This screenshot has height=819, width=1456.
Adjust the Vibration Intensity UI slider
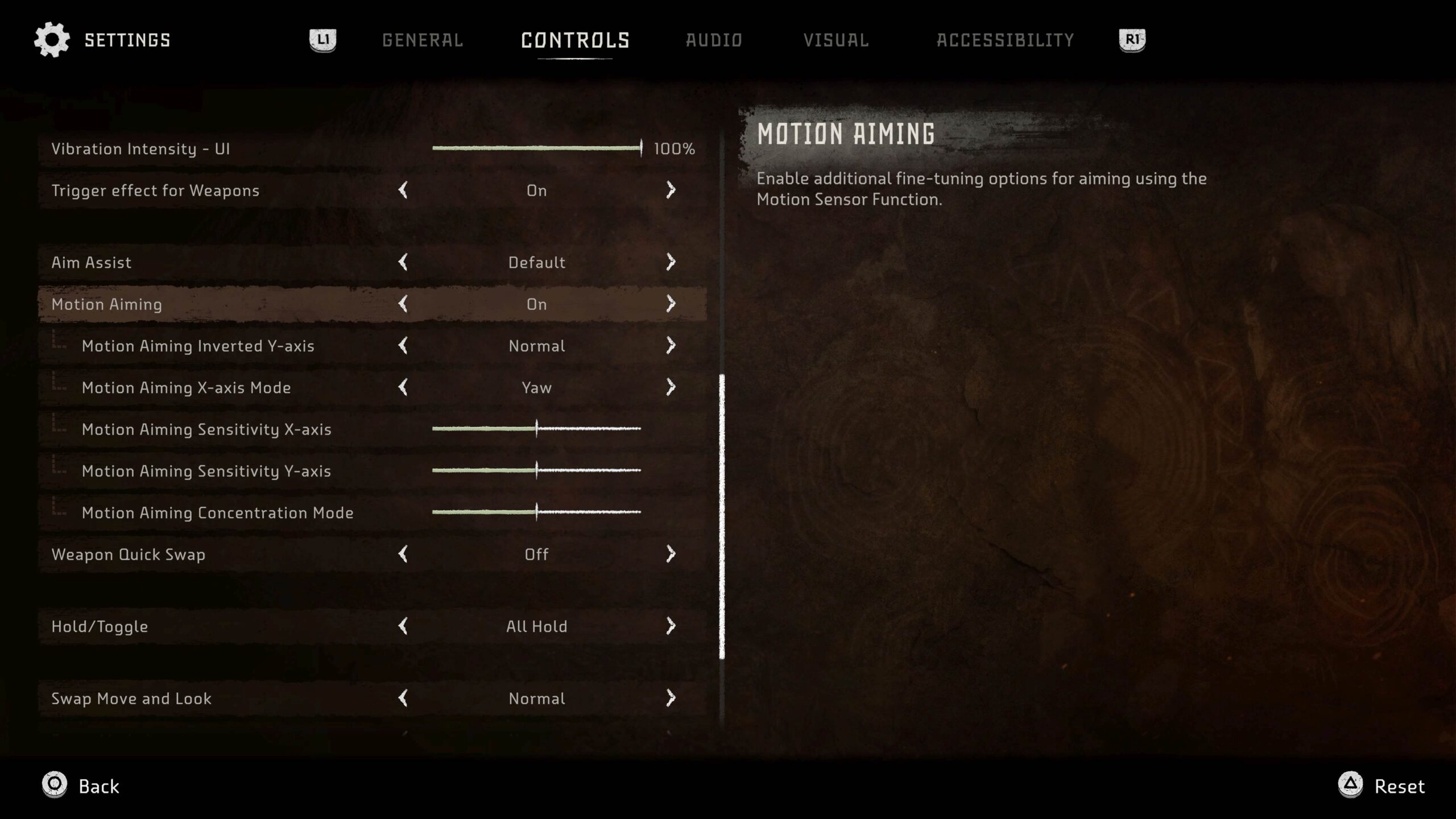(536, 148)
